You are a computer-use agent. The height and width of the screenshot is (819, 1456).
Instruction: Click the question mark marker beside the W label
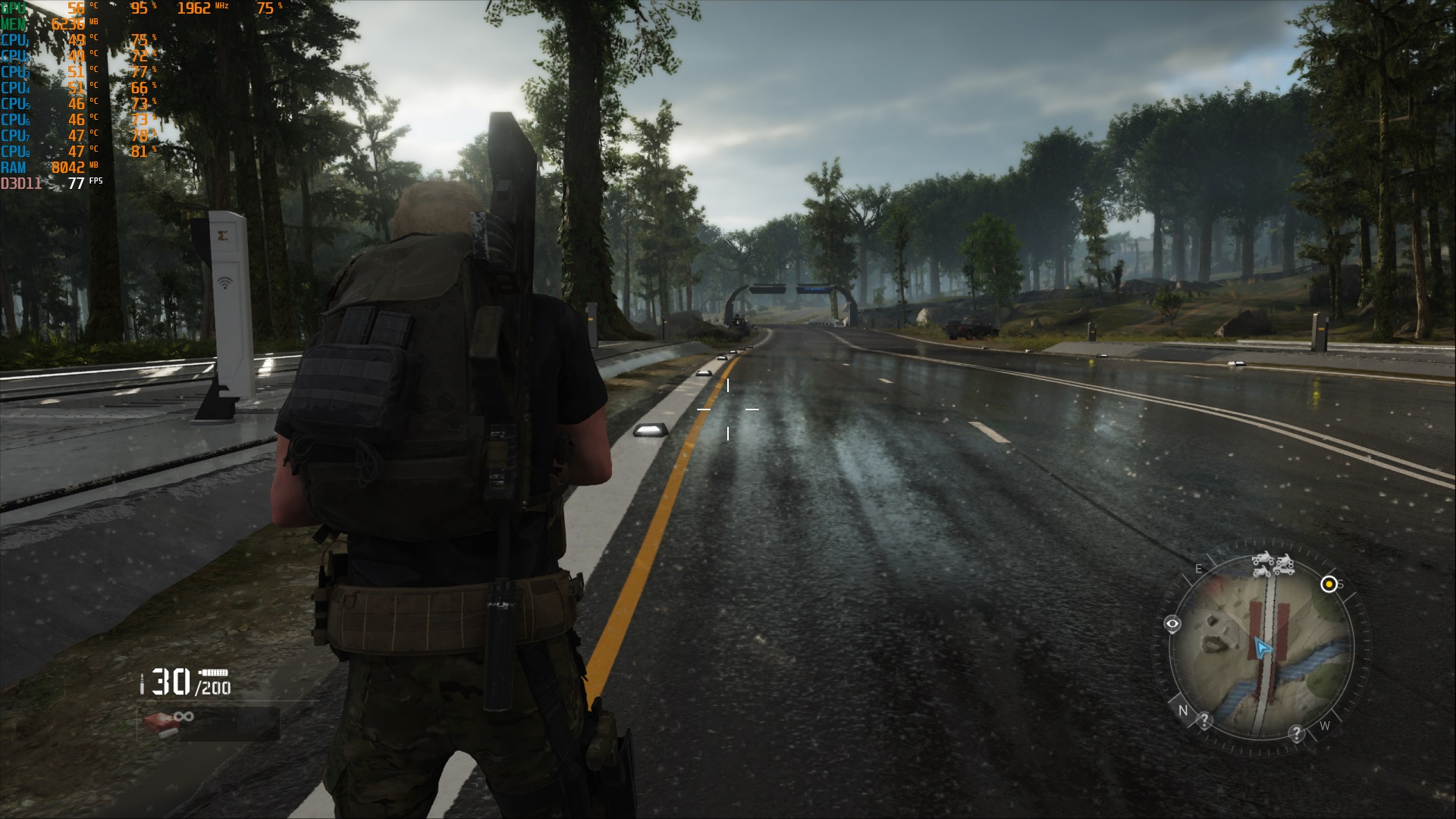point(1297,733)
